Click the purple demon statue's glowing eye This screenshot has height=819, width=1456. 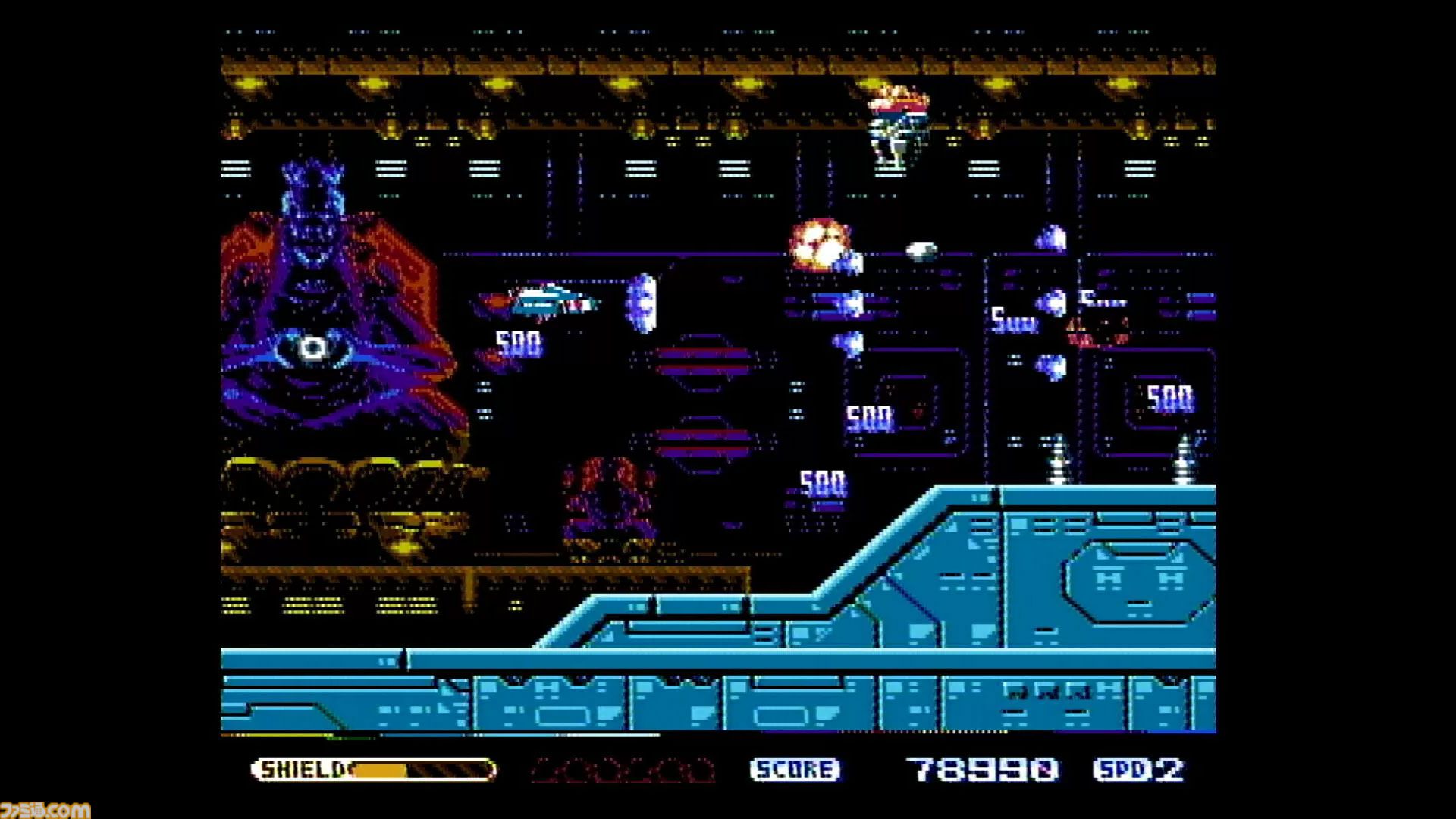313,347
